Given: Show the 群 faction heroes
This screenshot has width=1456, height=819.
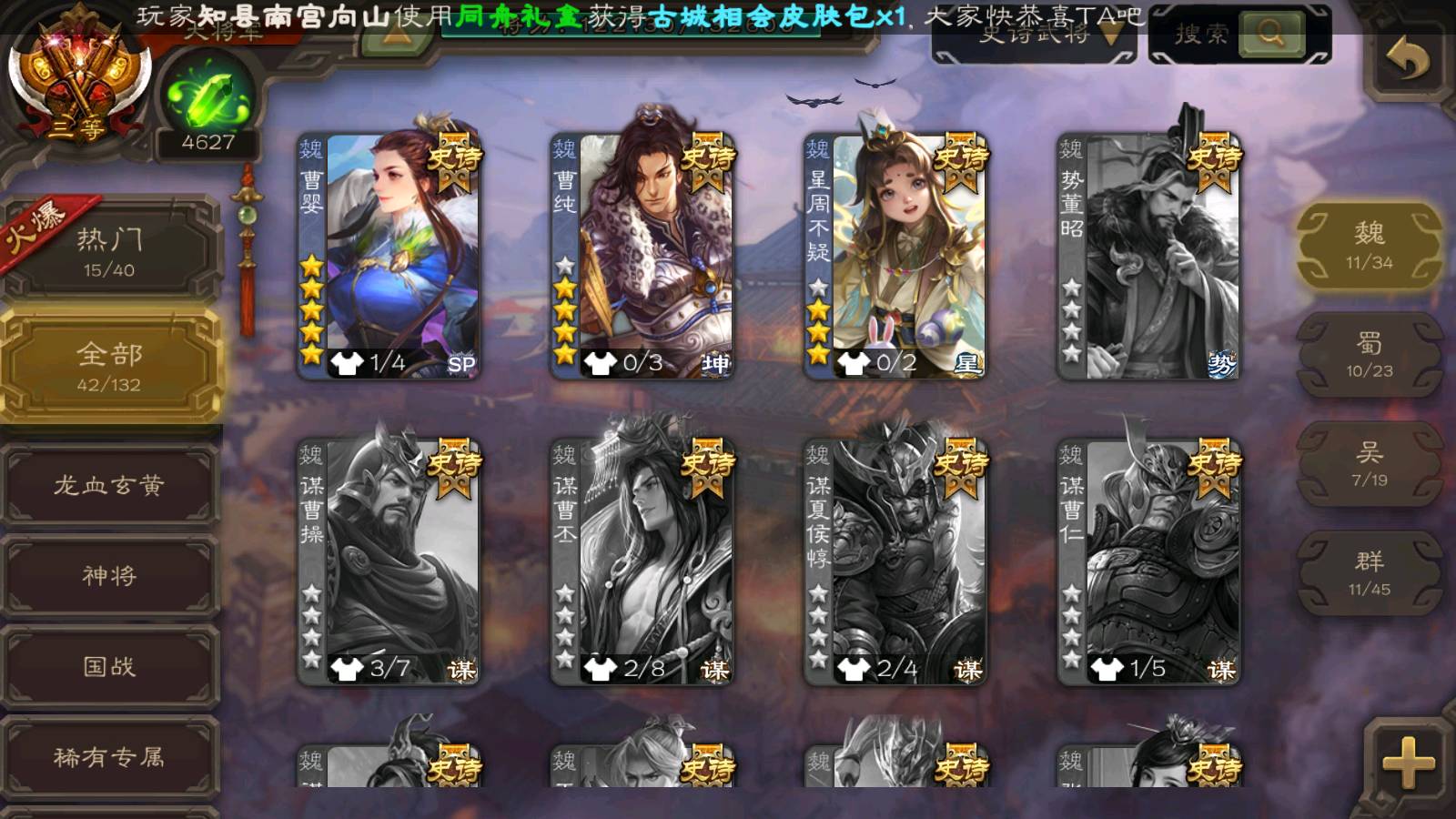Looking at the screenshot, I should [x=1369, y=573].
